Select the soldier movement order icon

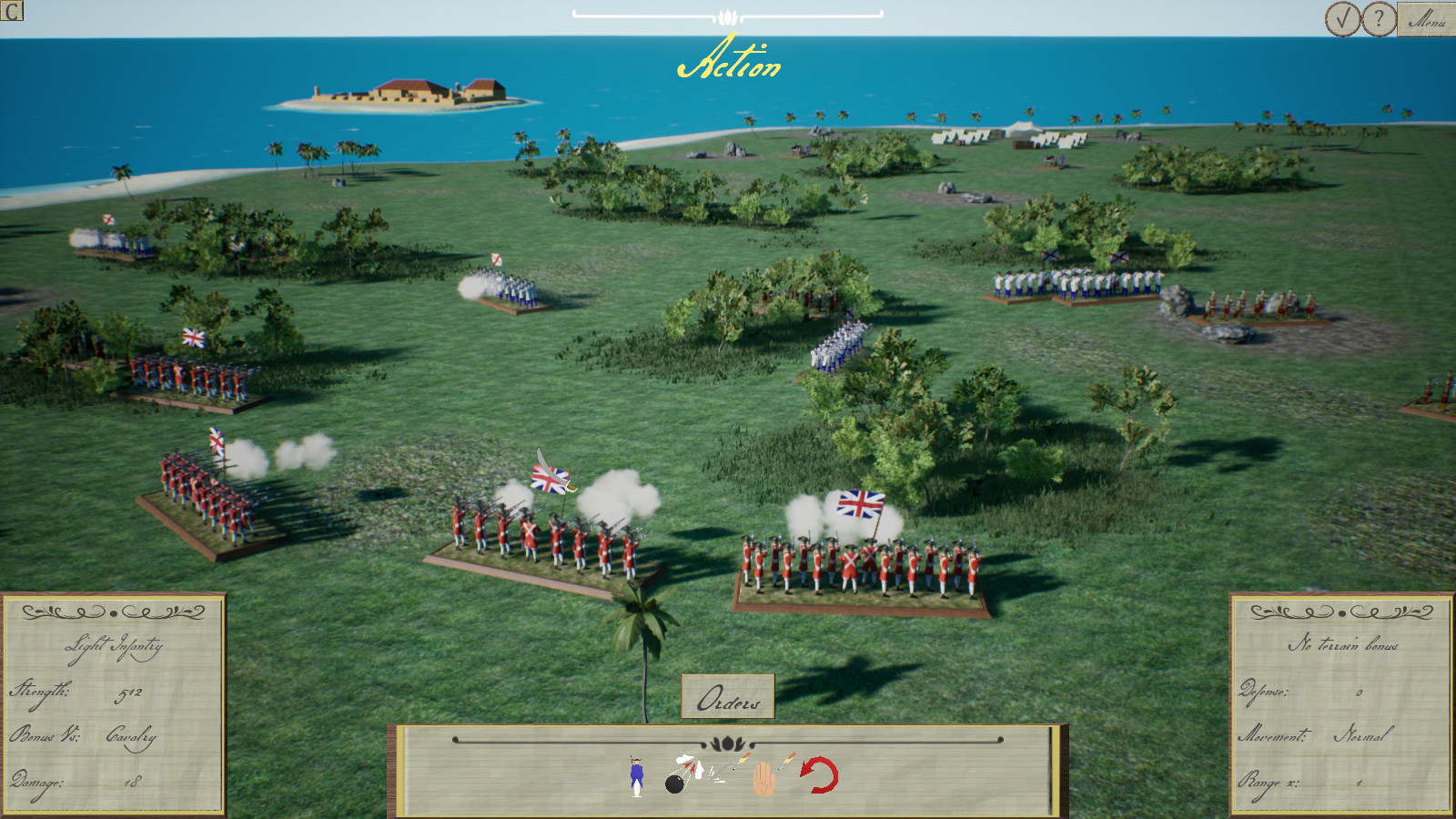coord(635,778)
